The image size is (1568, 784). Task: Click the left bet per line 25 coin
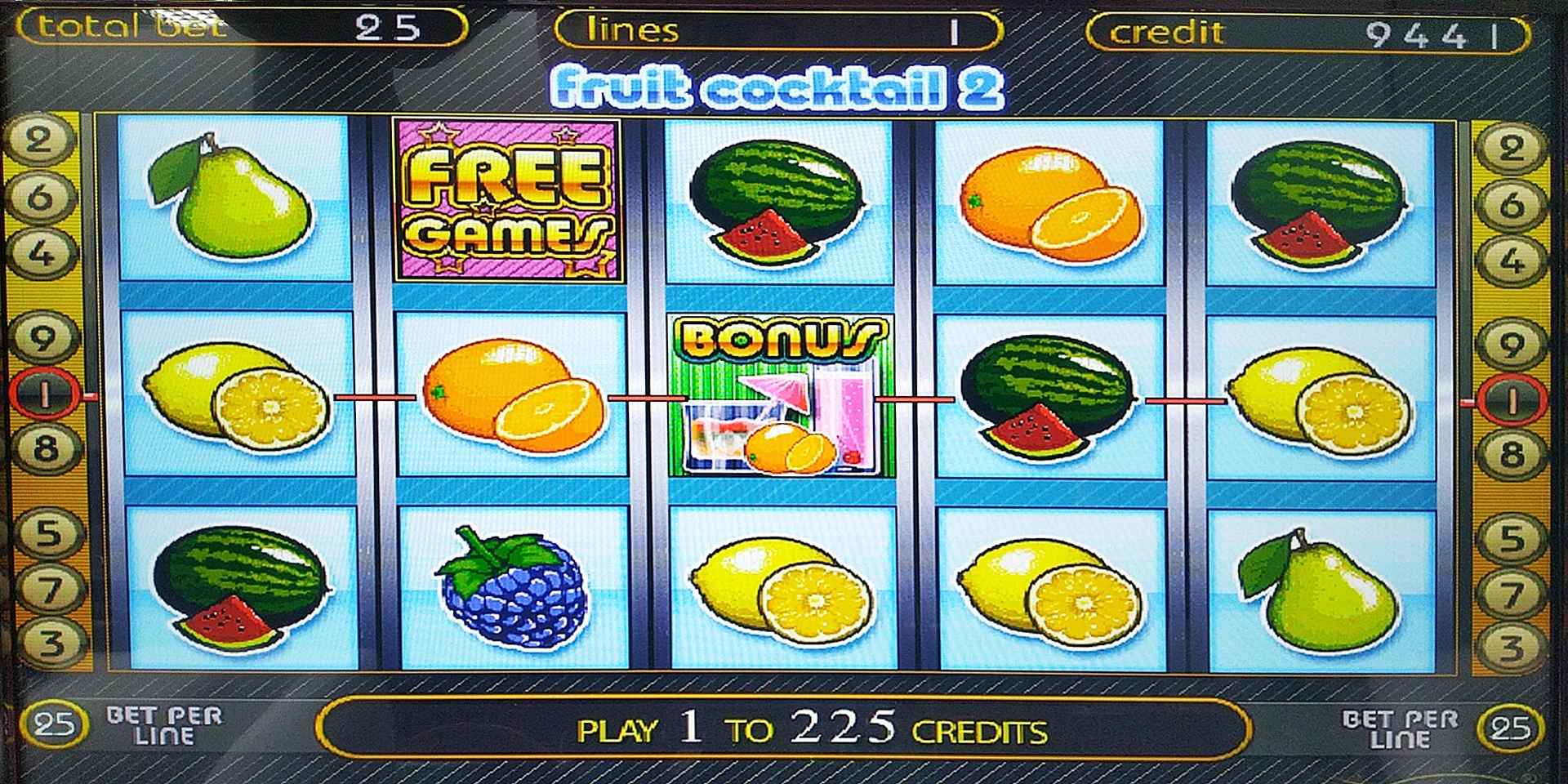[55, 724]
